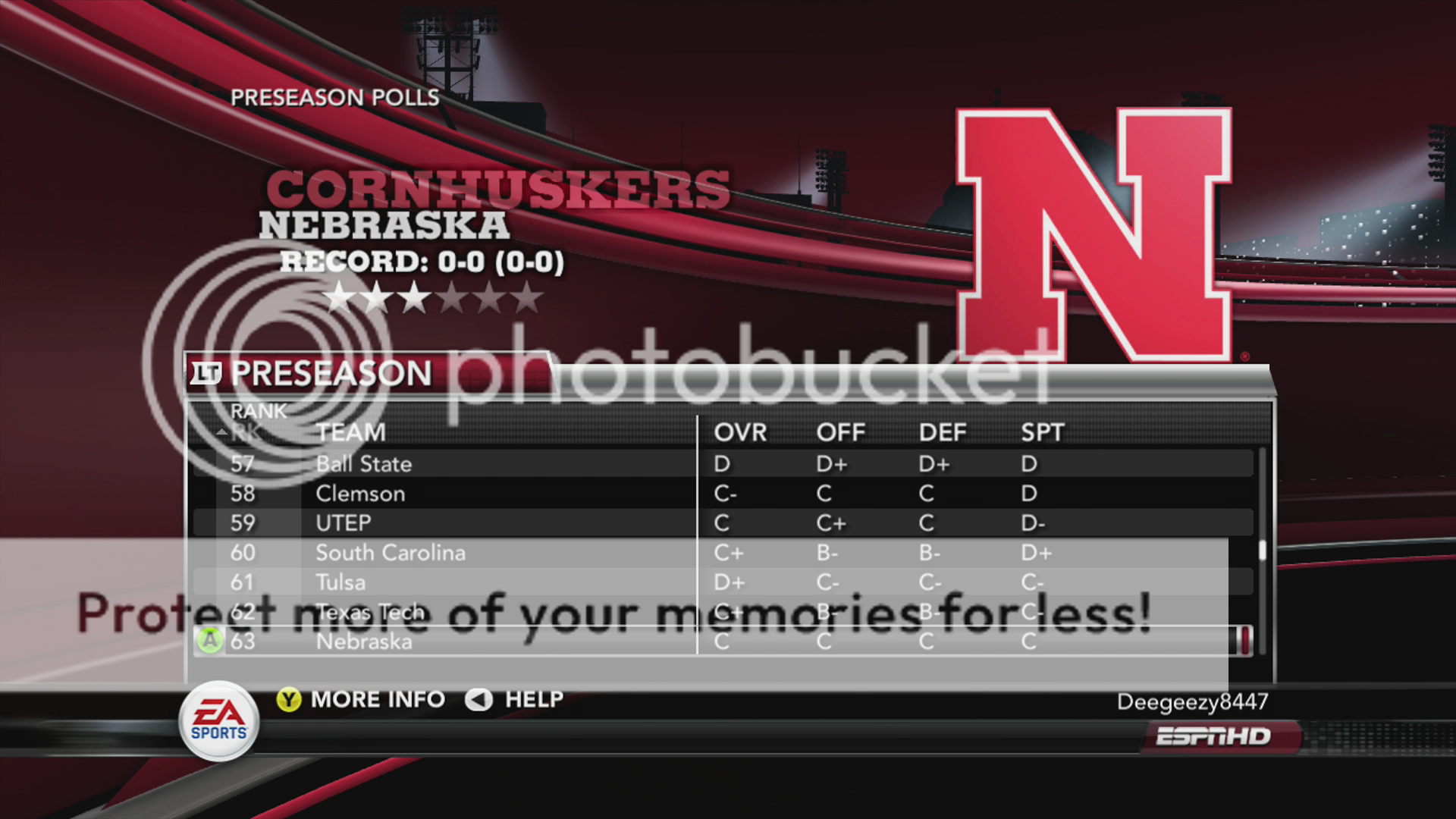
Task: Sort rankings by OFF column
Action: tap(840, 433)
